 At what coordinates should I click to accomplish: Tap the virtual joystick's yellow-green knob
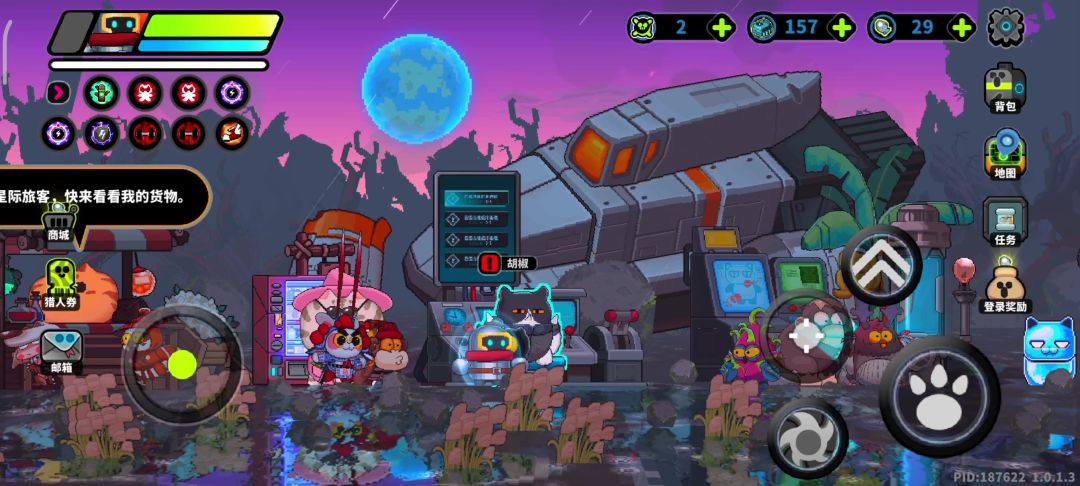pos(182,364)
